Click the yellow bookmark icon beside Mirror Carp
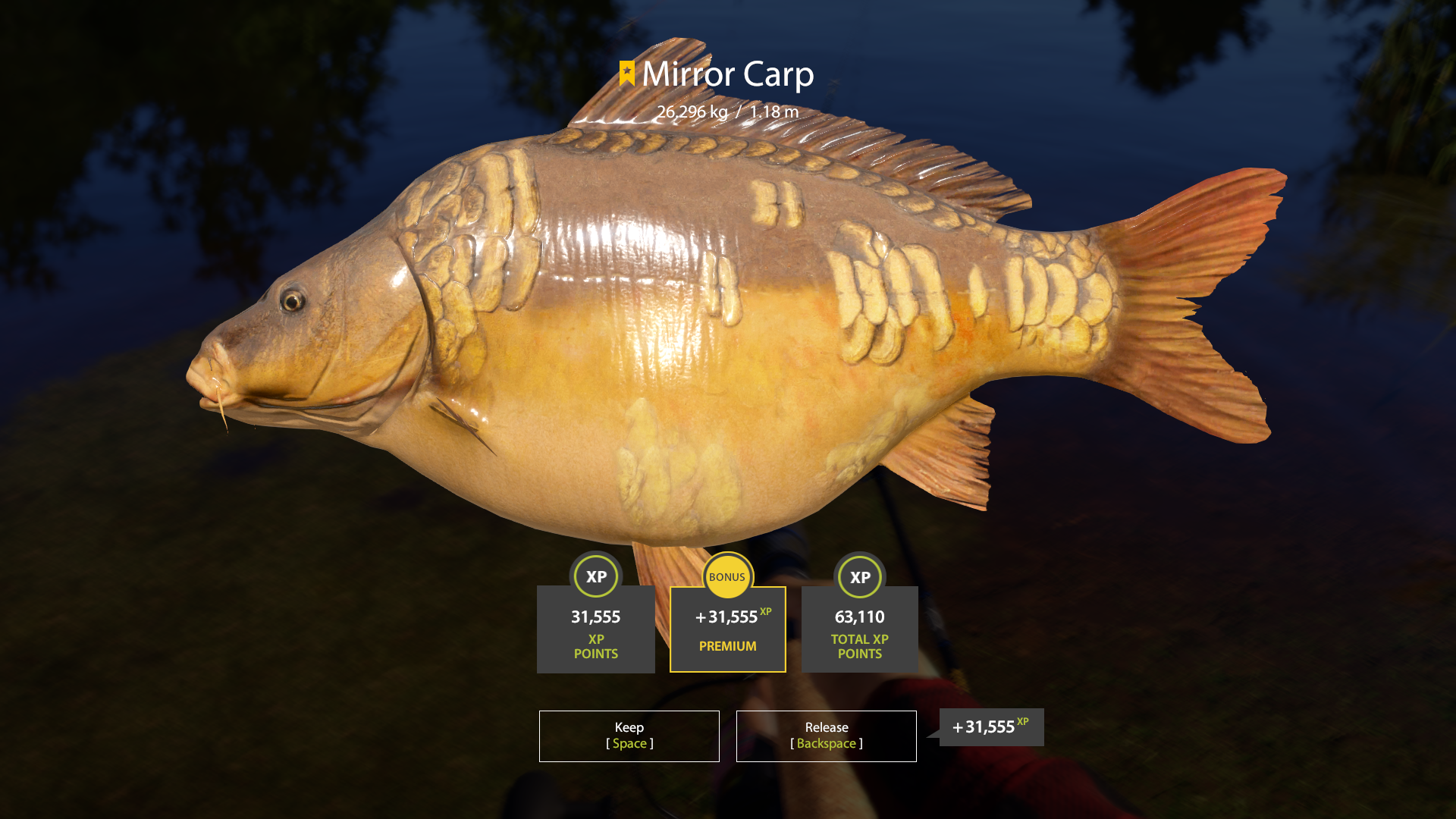Screen dimensions: 1456x819 click(626, 74)
